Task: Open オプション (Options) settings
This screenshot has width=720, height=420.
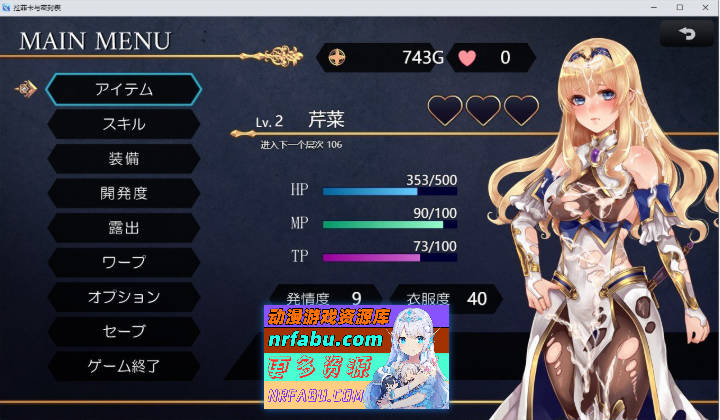Action: [124, 297]
